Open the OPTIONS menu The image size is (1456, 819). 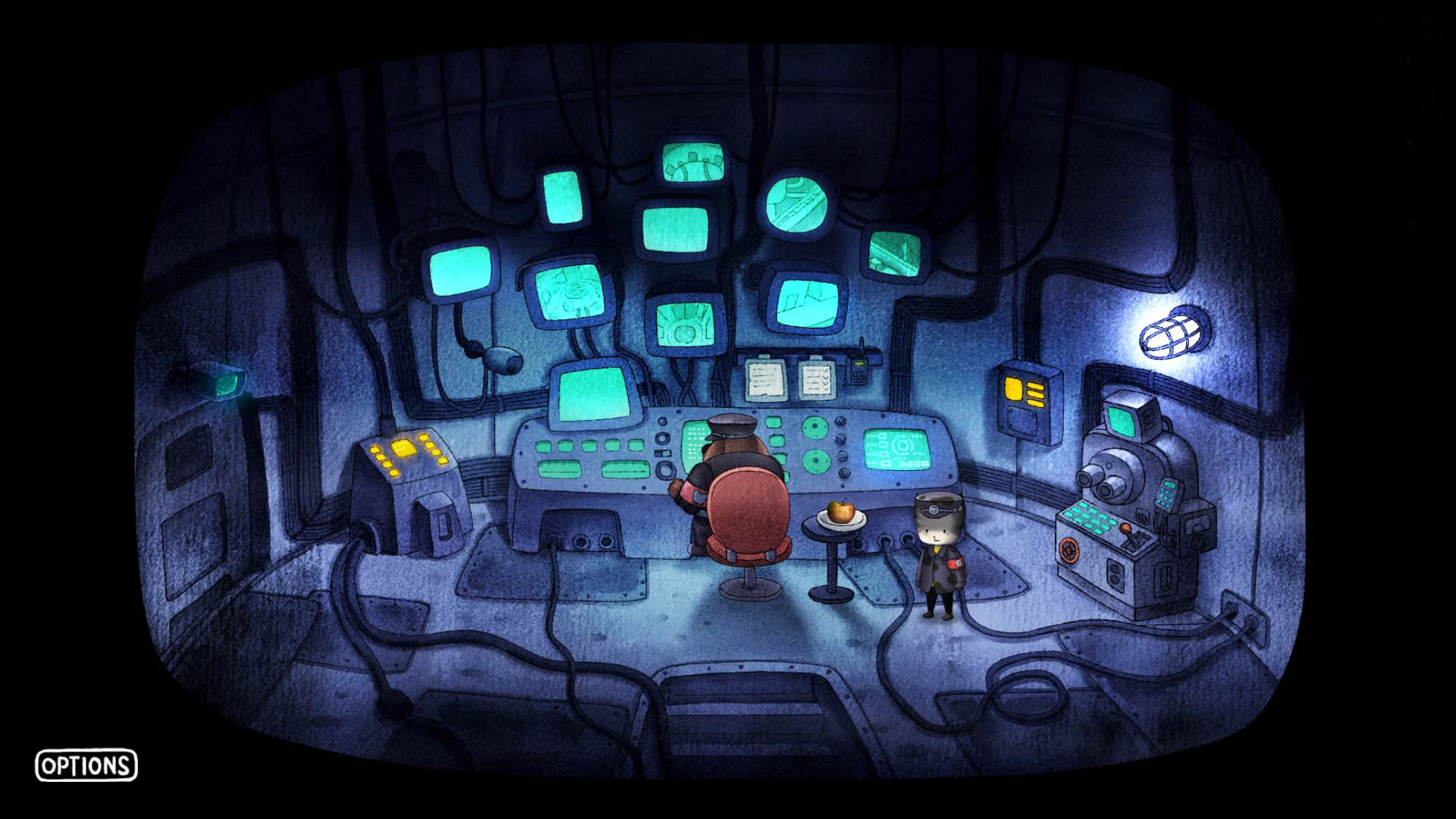88,767
